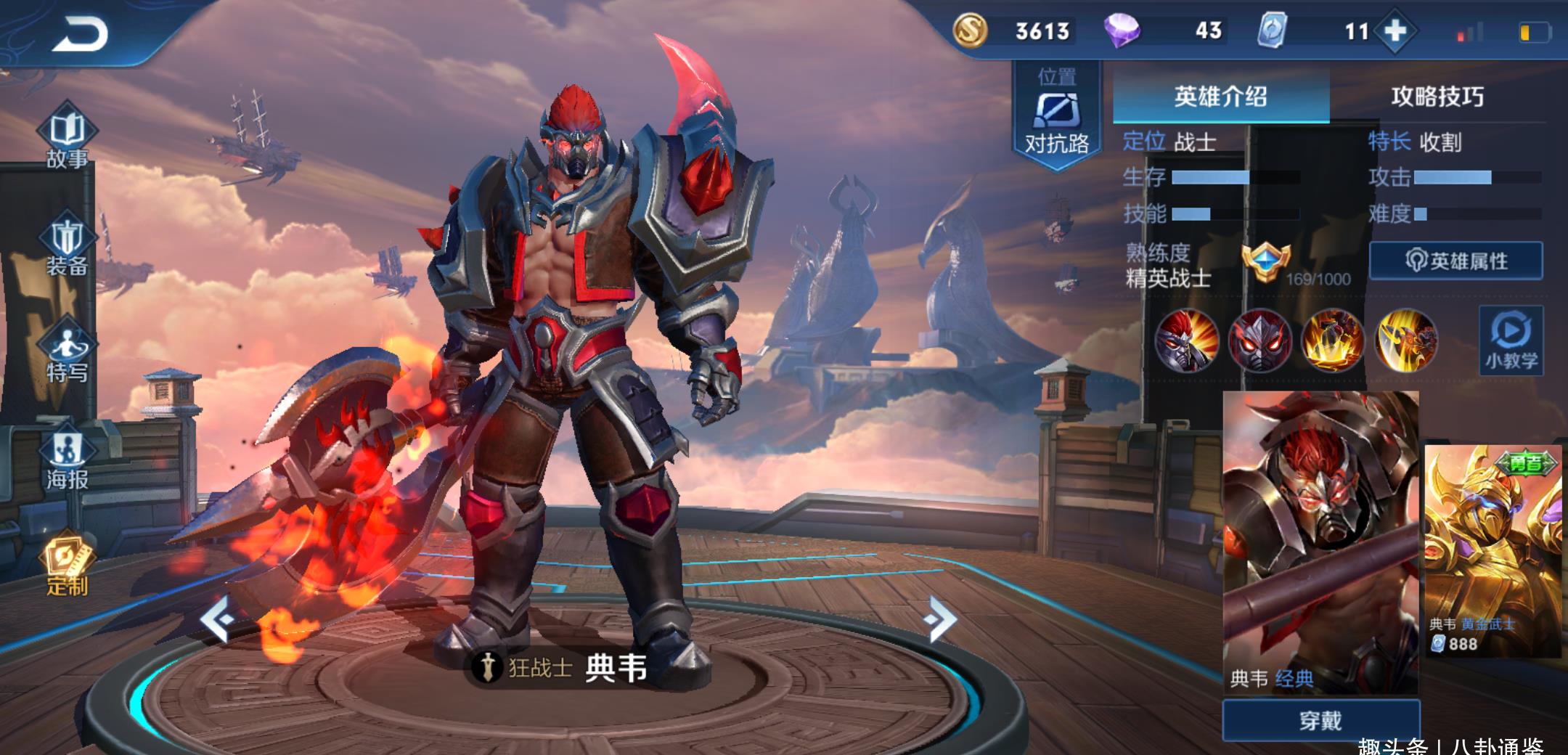Go back with the return arrow
Image resolution: width=1568 pixels, height=755 pixels.
[80, 34]
